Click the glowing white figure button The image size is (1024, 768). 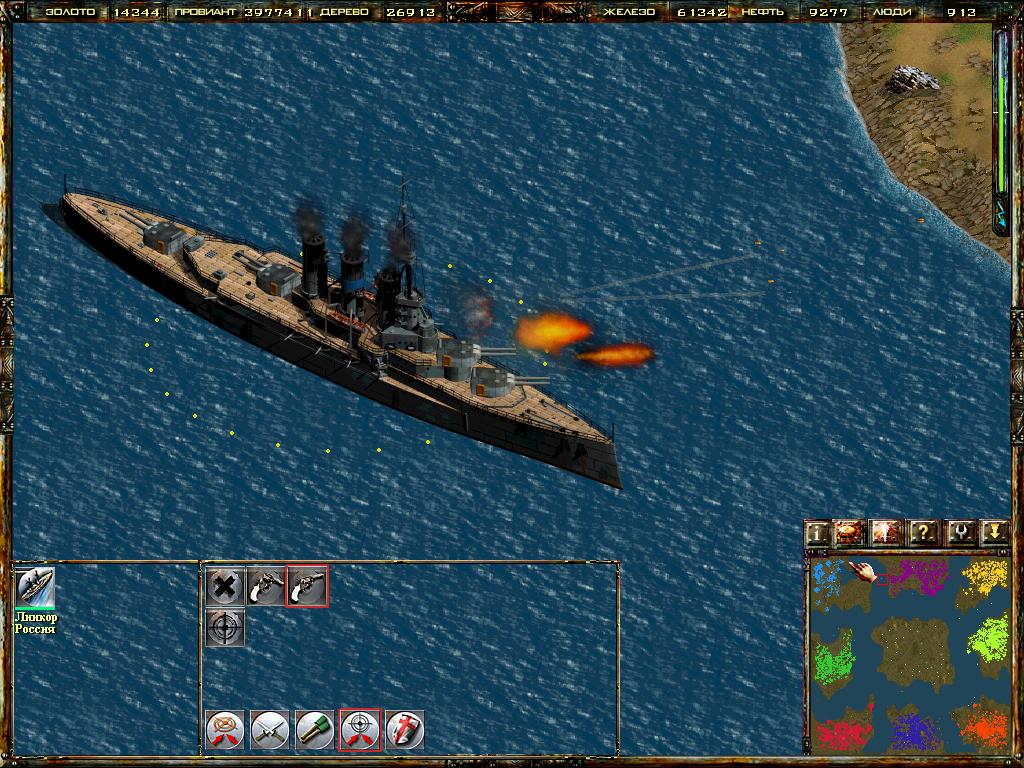coord(887,533)
